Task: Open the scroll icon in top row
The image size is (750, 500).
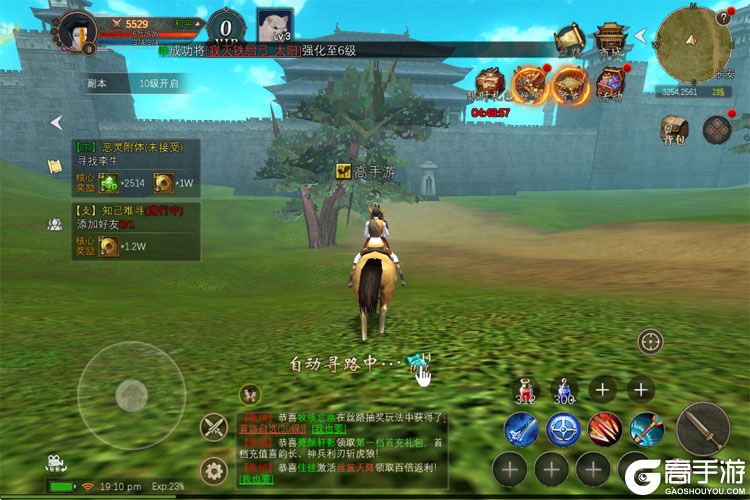Action: pyautogui.click(x=571, y=38)
